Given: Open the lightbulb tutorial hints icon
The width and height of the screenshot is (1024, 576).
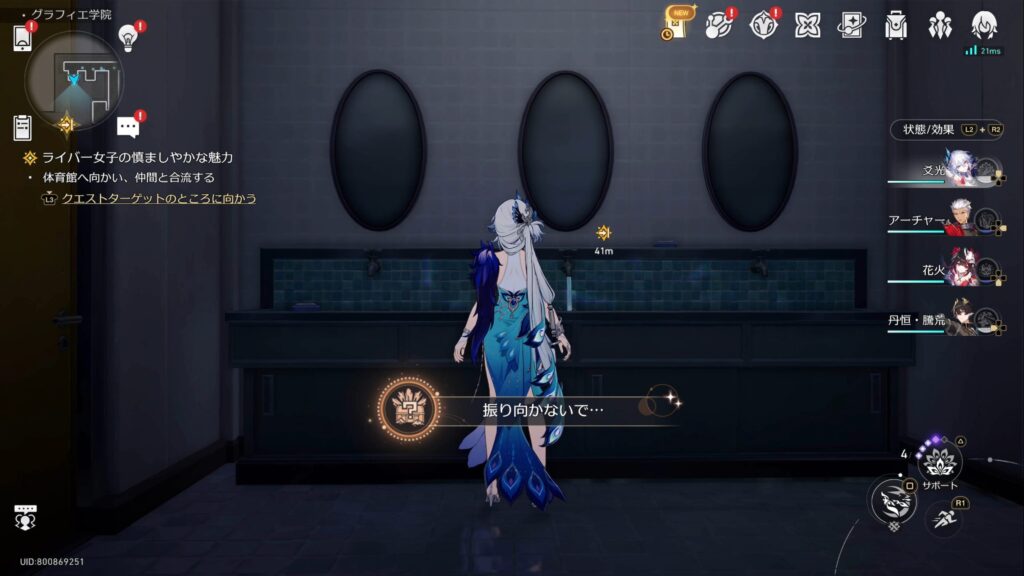Looking at the screenshot, I should (x=128, y=38).
